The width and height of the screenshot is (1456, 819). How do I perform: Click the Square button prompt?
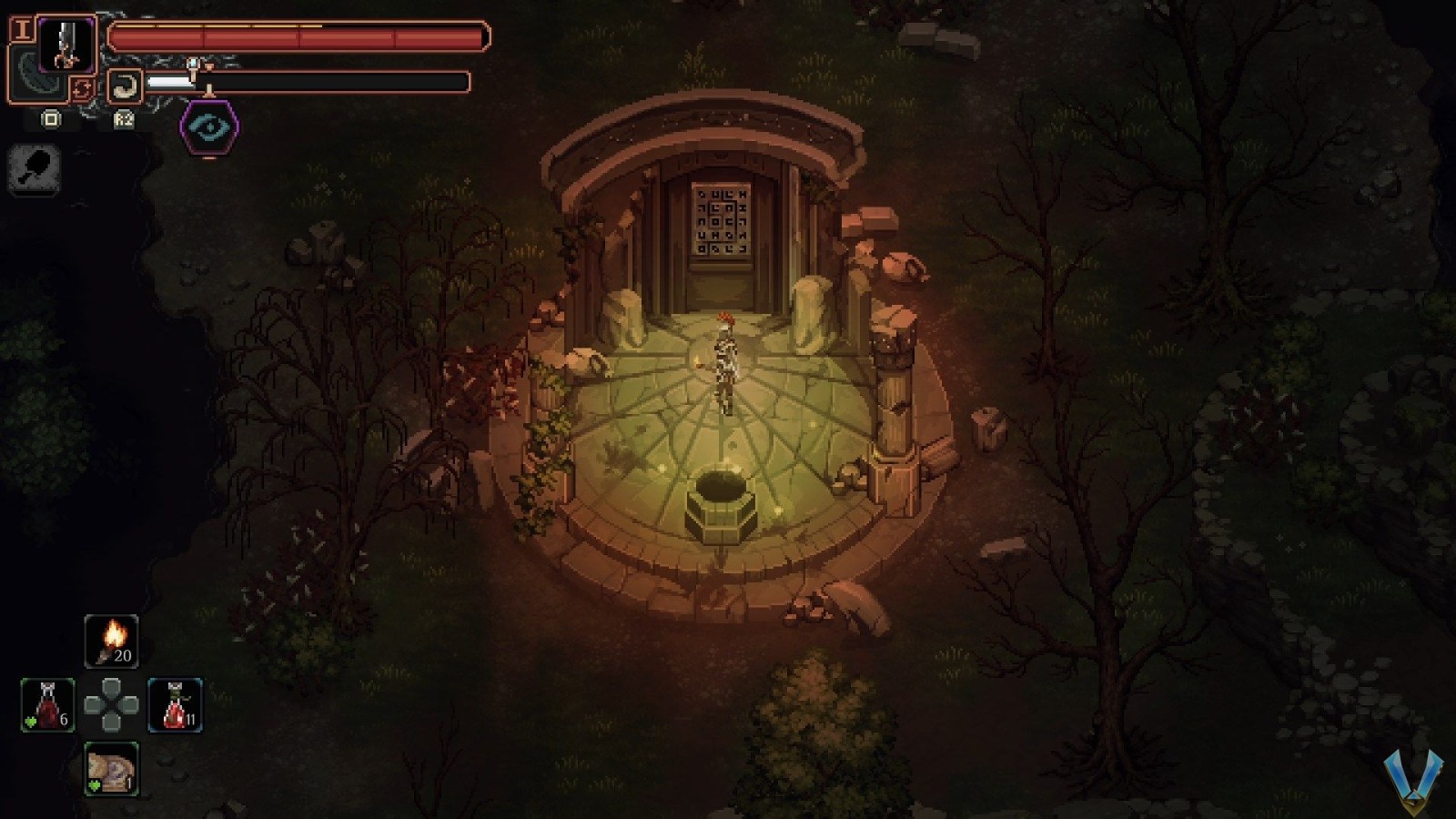(51, 119)
